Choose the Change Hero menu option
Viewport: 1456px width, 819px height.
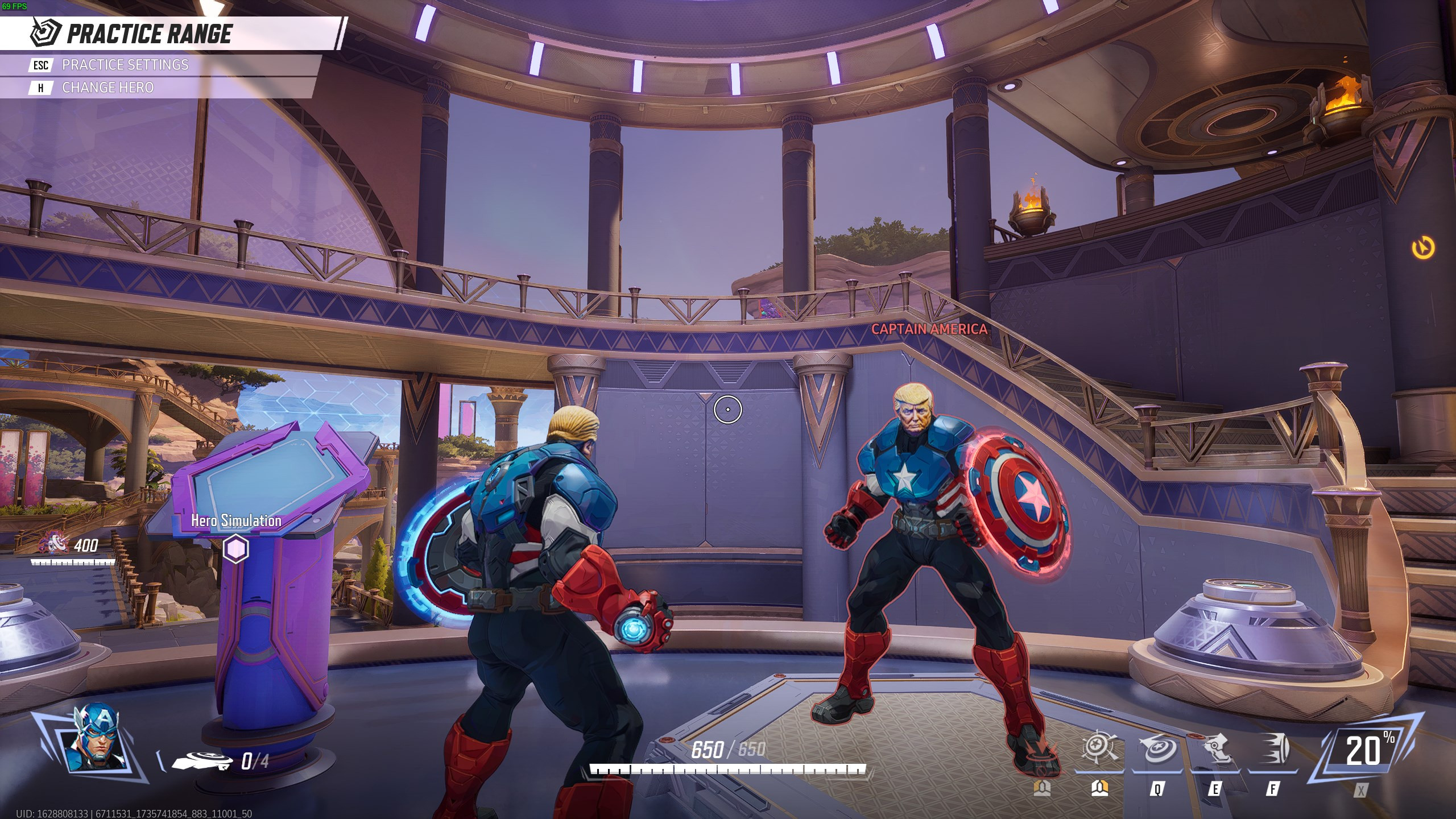click(108, 88)
